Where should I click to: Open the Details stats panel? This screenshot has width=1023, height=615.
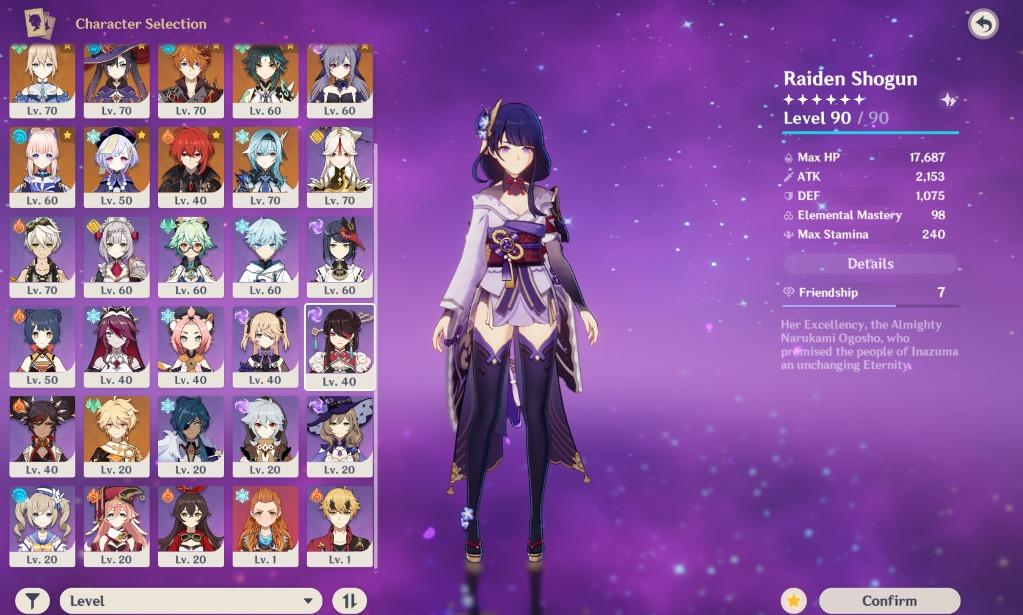click(x=870, y=264)
